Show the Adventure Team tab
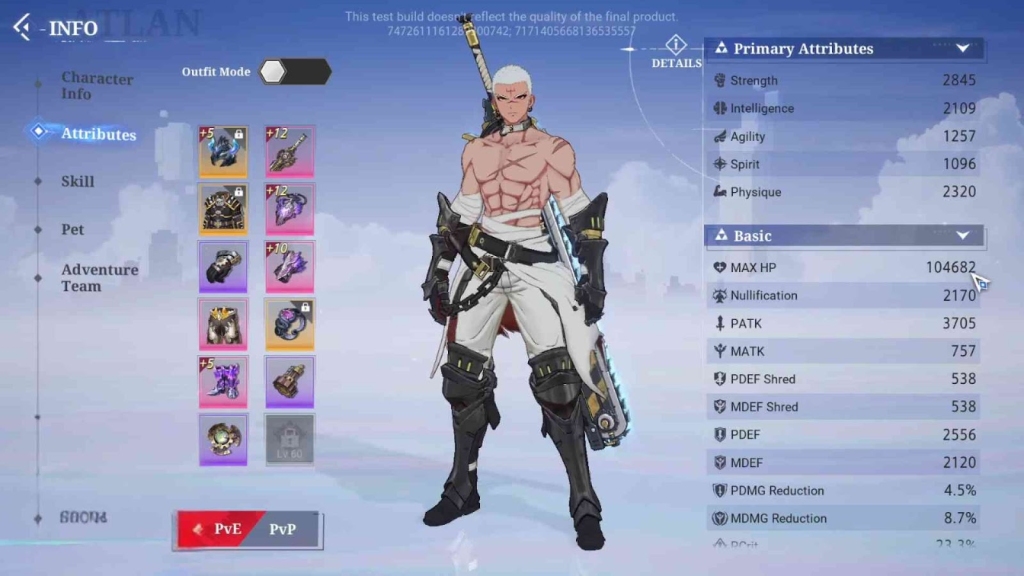 [99, 278]
